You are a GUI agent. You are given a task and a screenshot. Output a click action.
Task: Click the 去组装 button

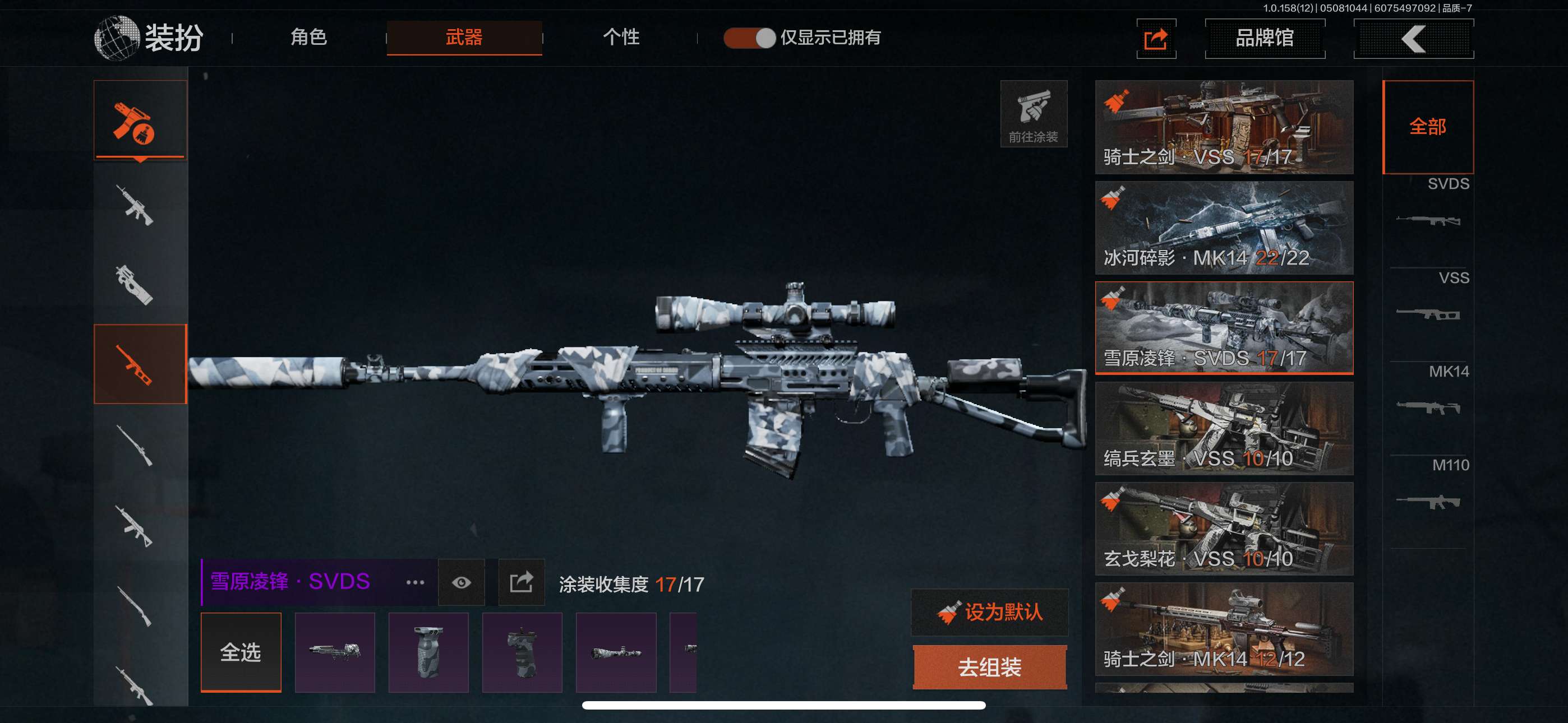pyautogui.click(x=990, y=667)
